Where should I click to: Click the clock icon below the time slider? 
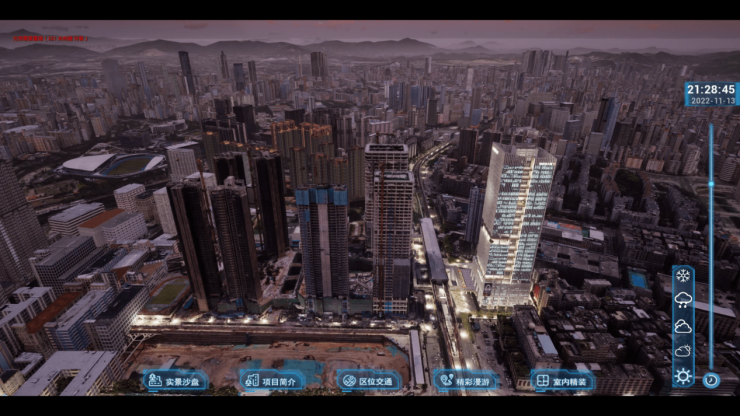coord(711,380)
